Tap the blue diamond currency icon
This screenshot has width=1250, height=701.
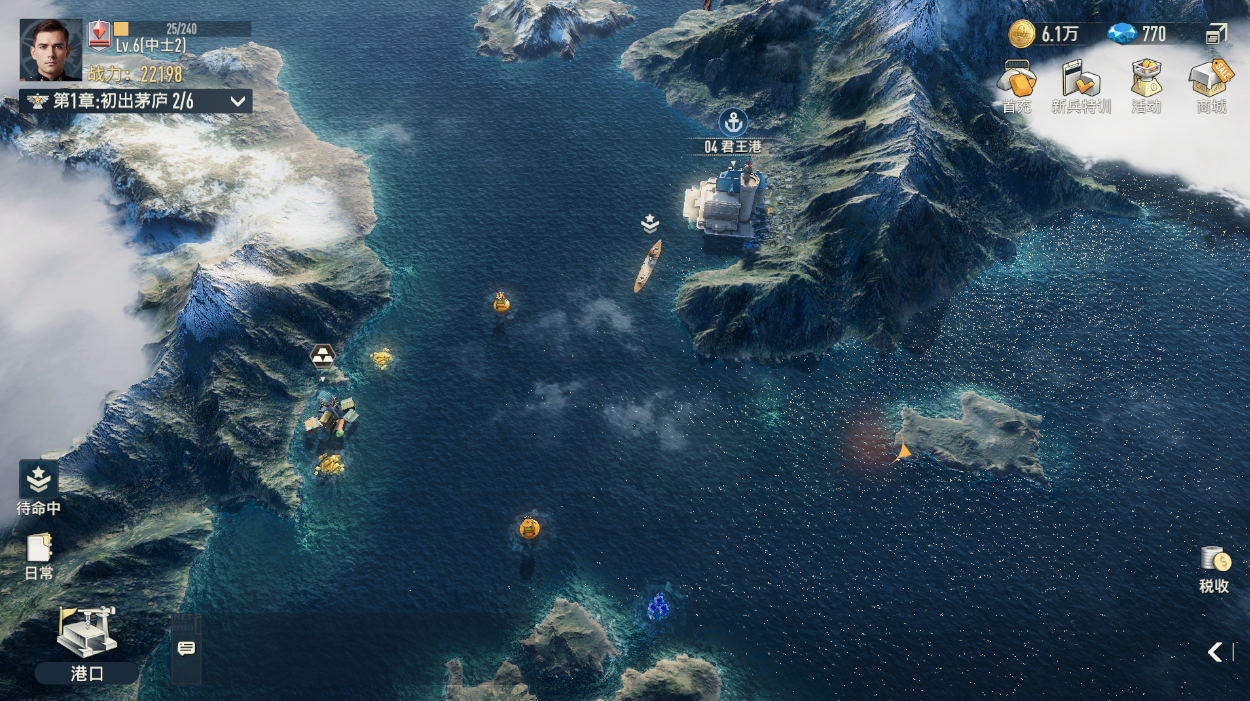tap(1120, 34)
